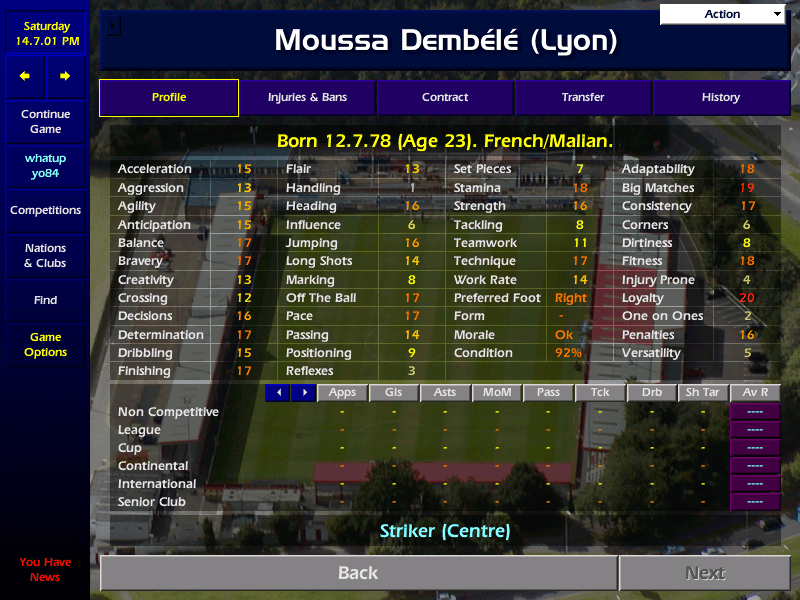
Task: Switch to the Injuries & Bans tab
Action: click(307, 98)
